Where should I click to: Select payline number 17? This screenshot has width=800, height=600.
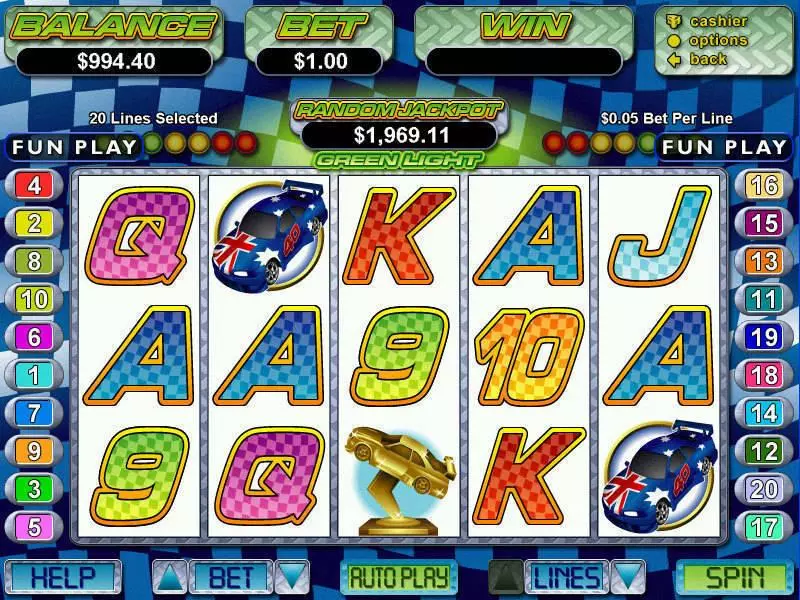pyautogui.click(x=764, y=527)
